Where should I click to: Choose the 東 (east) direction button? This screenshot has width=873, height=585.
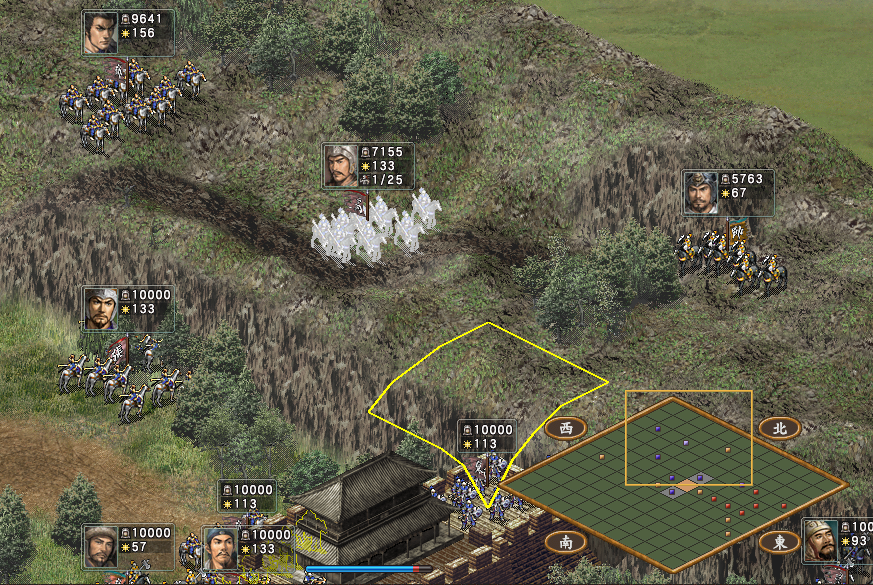point(780,542)
